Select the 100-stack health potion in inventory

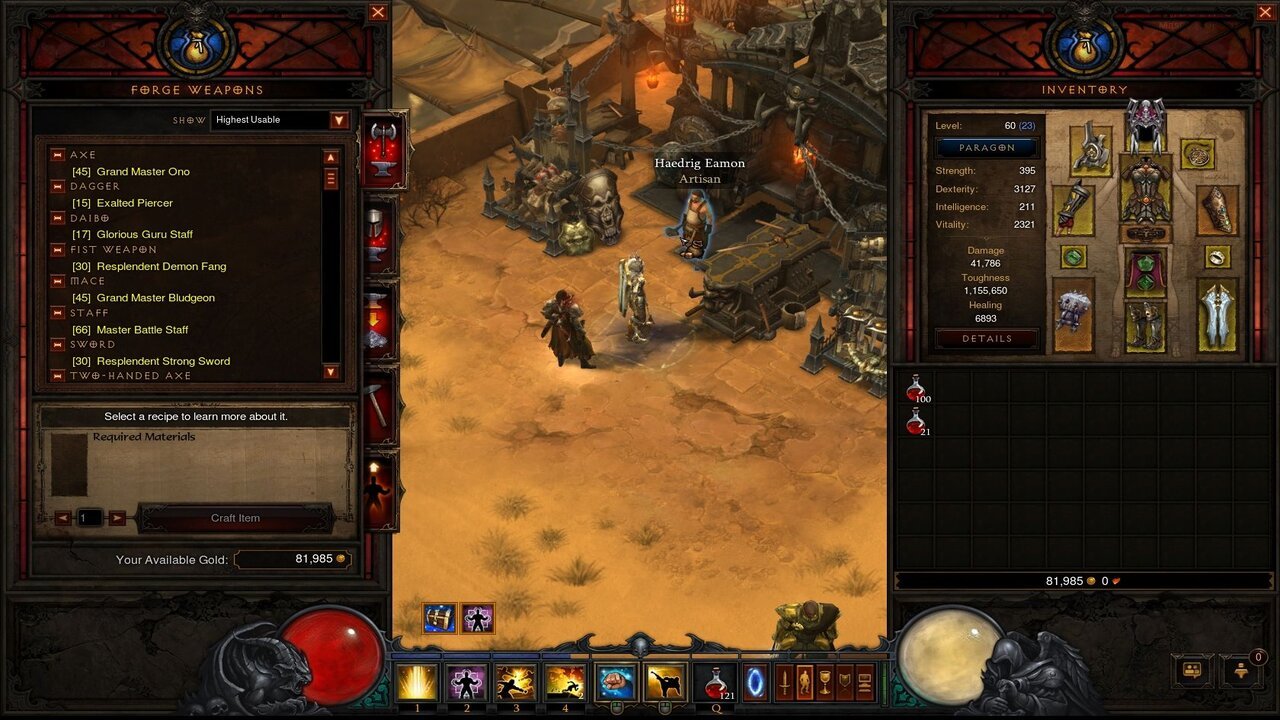[x=916, y=388]
